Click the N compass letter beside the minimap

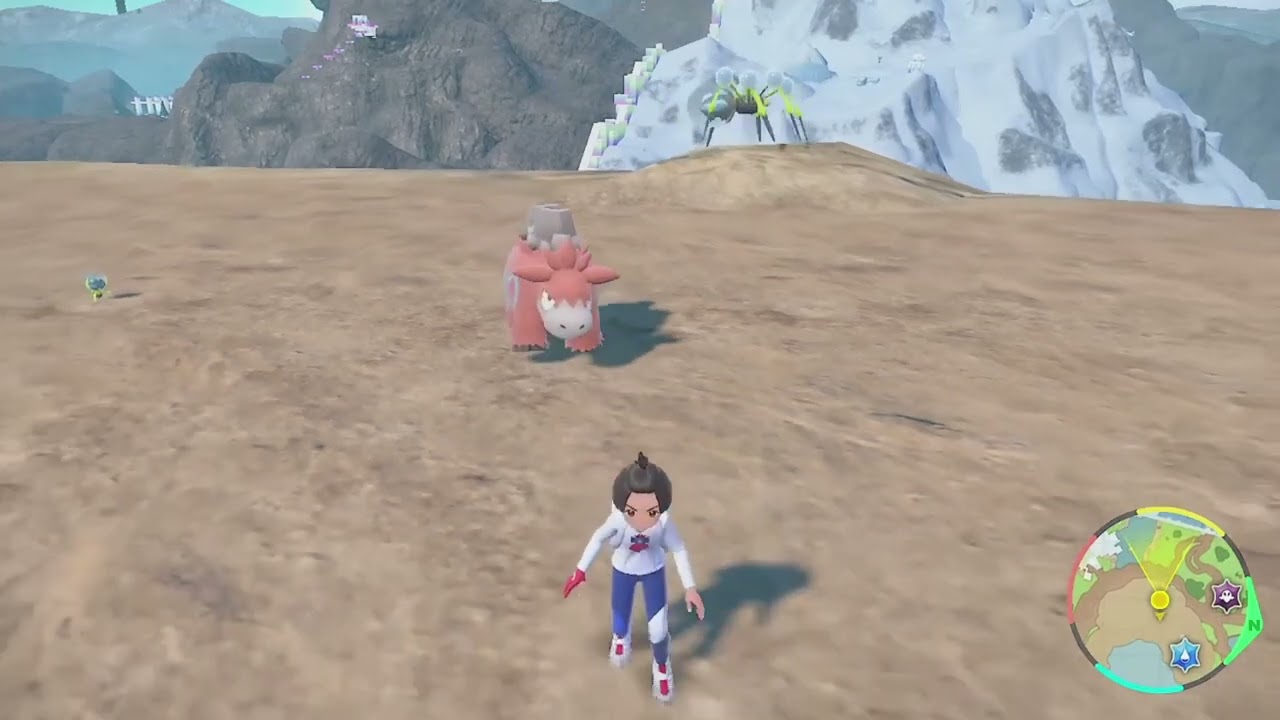click(x=1254, y=625)
